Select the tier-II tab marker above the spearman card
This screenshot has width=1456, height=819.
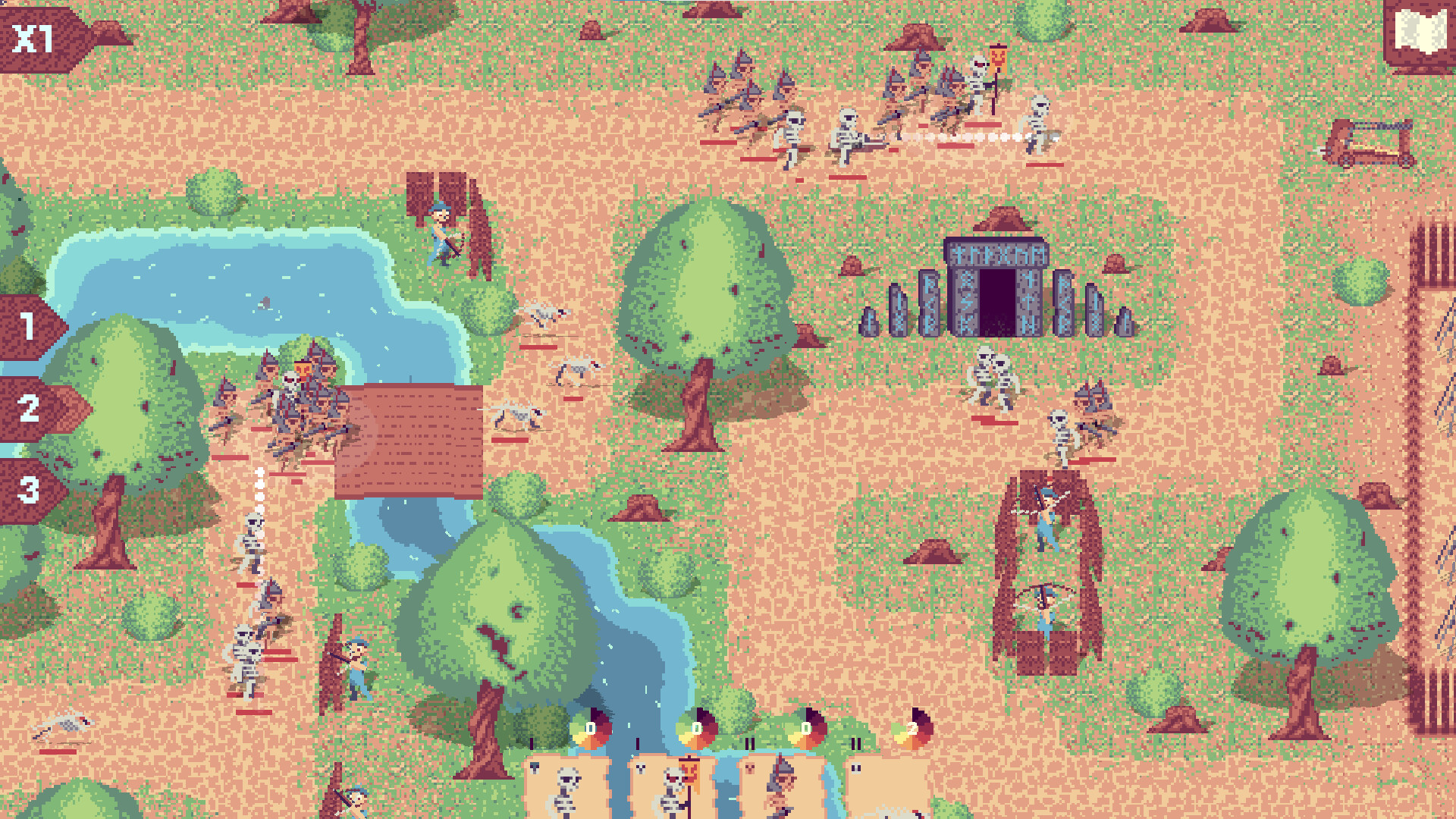click(751, 743)
